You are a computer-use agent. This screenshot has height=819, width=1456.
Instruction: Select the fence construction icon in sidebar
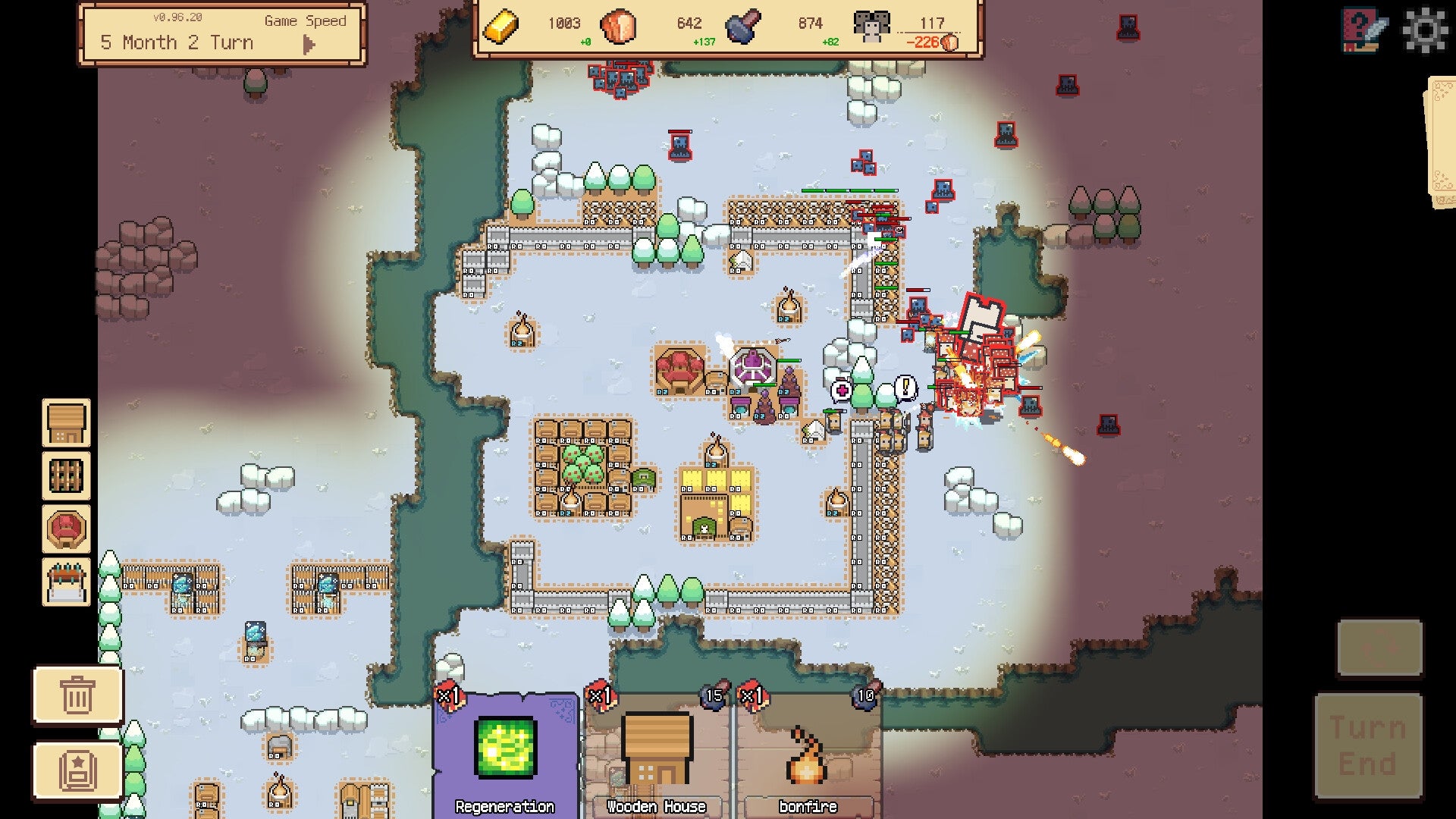(x=65, y=476)
